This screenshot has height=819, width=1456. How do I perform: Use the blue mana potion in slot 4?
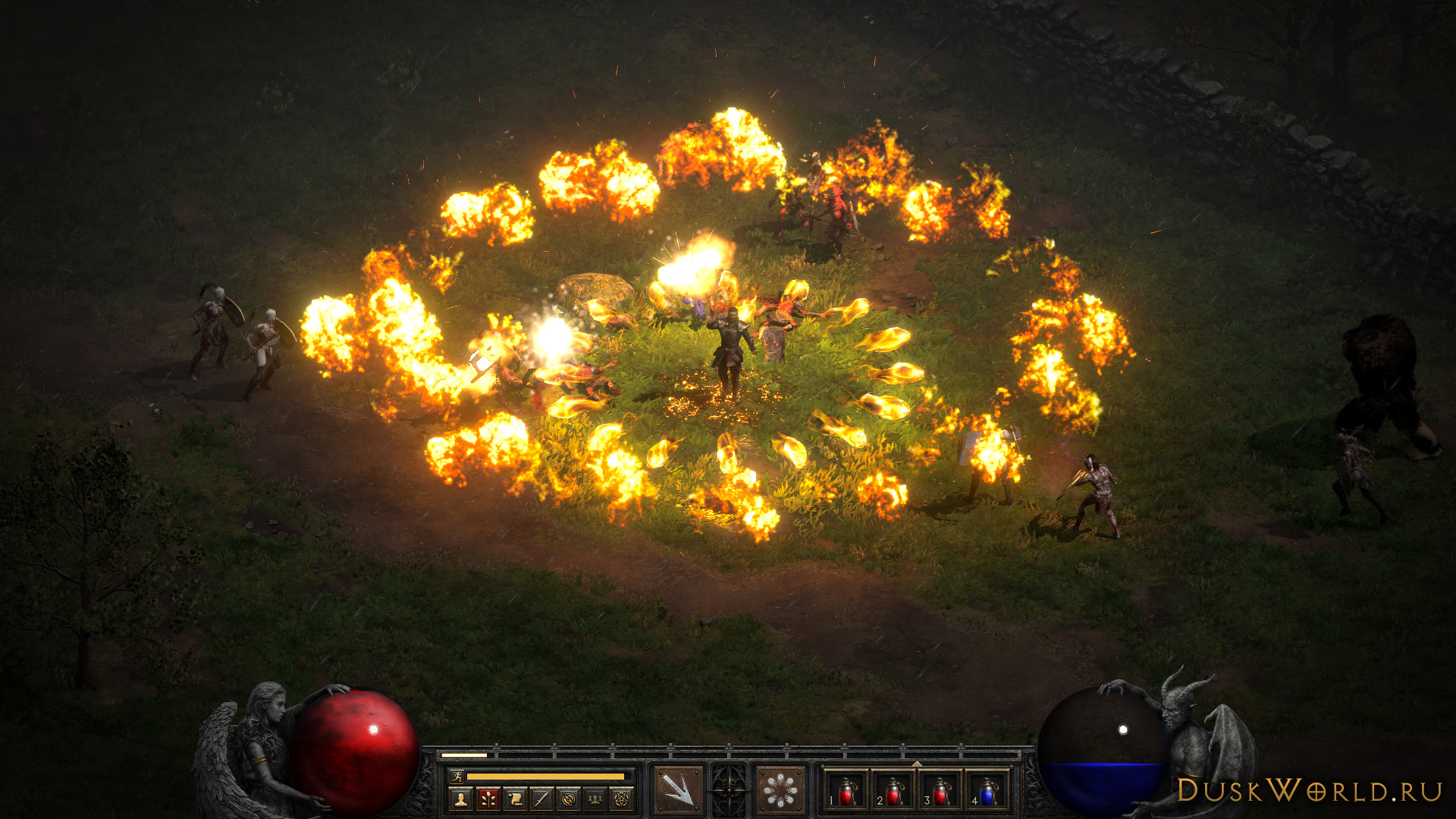pos(987,791)
